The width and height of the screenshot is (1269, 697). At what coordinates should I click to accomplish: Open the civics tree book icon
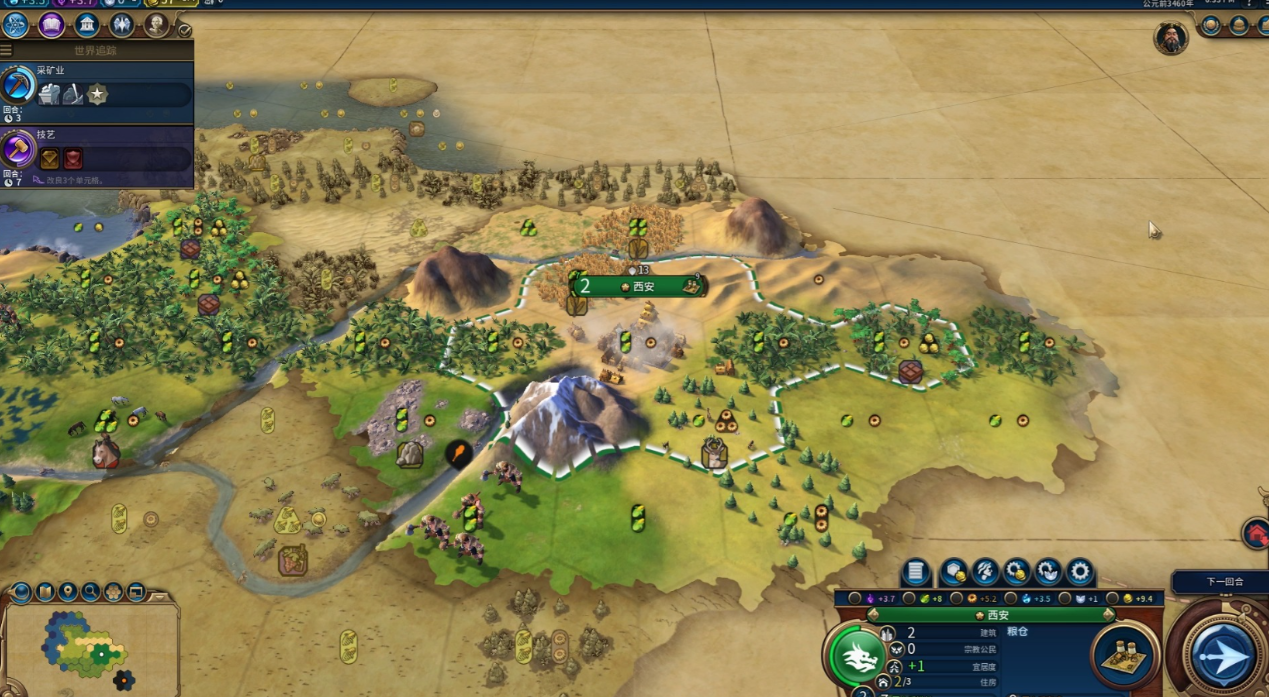point(51,25)
